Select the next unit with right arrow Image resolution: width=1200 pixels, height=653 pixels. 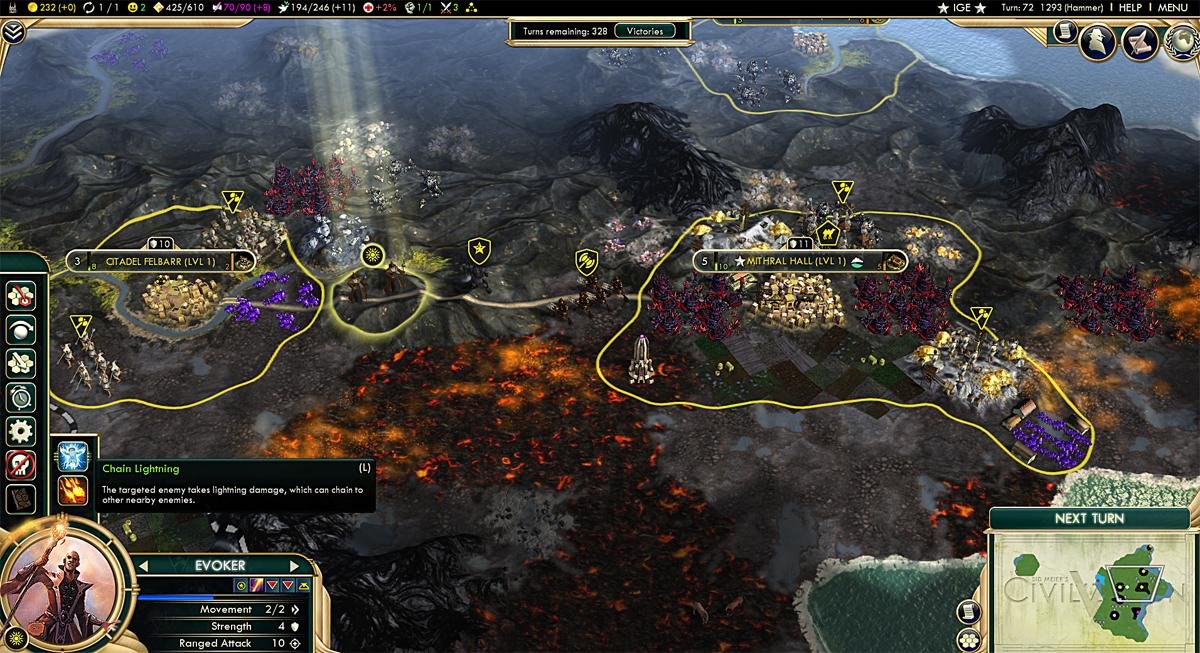click(295, 566)
